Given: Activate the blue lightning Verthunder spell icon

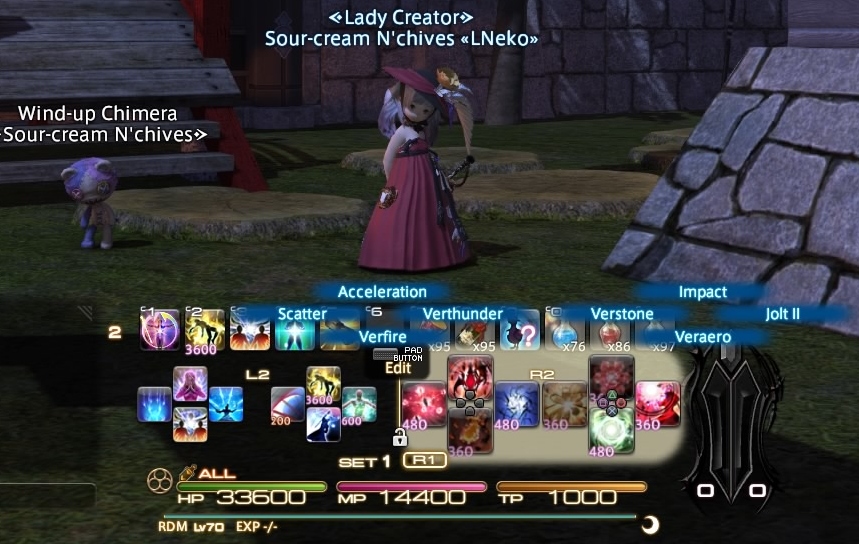Looking at the screenshot, I should point(517,404).
